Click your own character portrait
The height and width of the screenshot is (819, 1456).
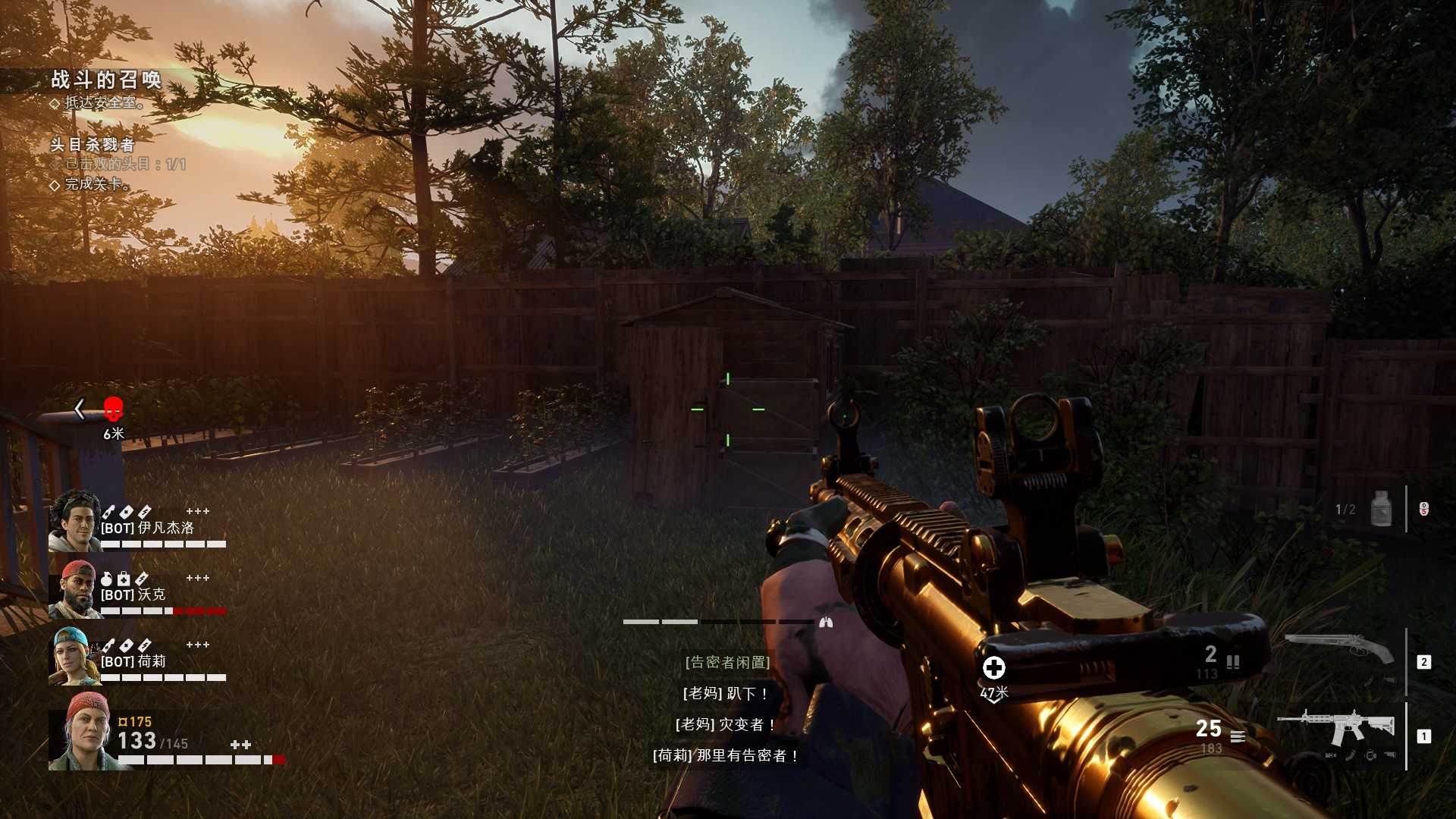click(83, 731)
